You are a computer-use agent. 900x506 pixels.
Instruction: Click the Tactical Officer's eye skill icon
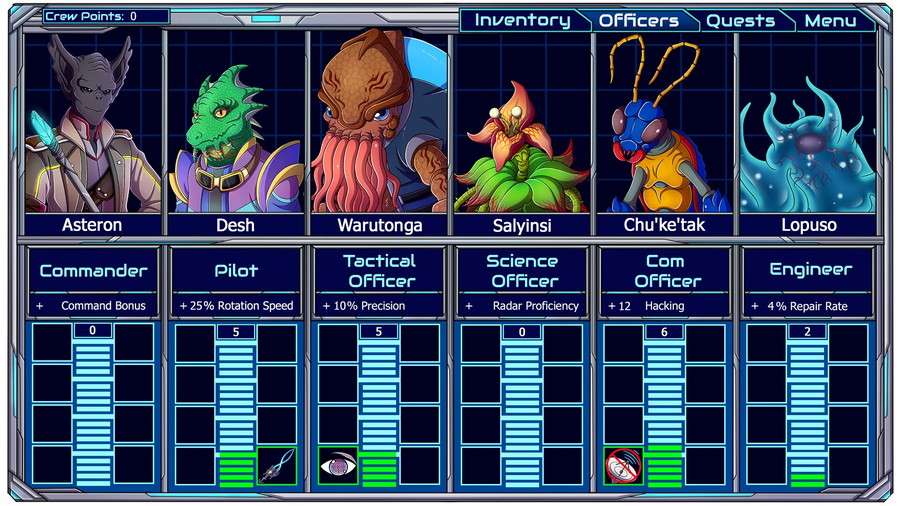tap(338, 465)
